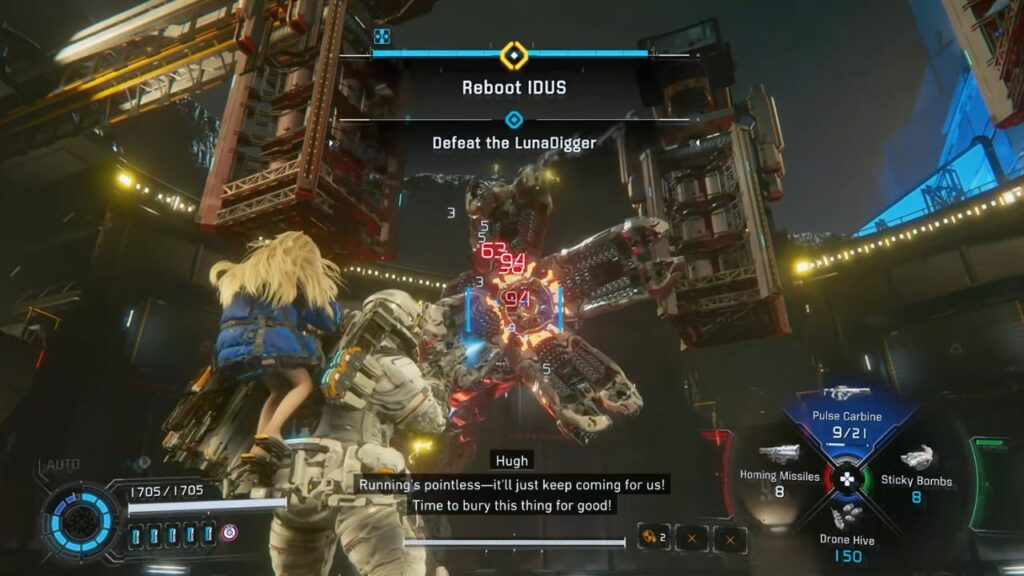
Task: Click the circular blue energy gauge
Action: [81, 519]
